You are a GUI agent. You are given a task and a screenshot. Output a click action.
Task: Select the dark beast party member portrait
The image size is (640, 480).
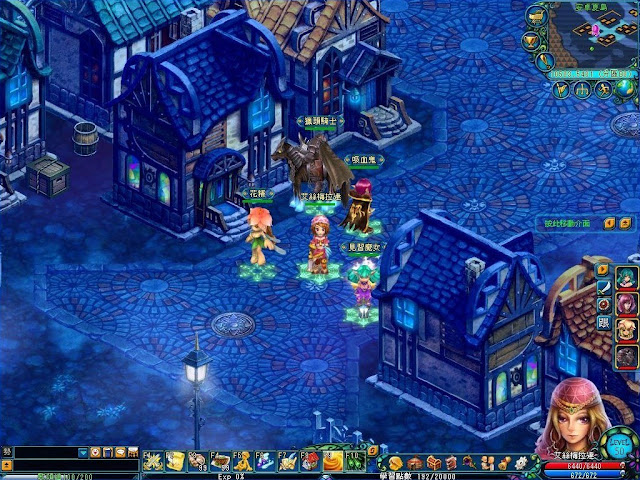pos(627,355)
